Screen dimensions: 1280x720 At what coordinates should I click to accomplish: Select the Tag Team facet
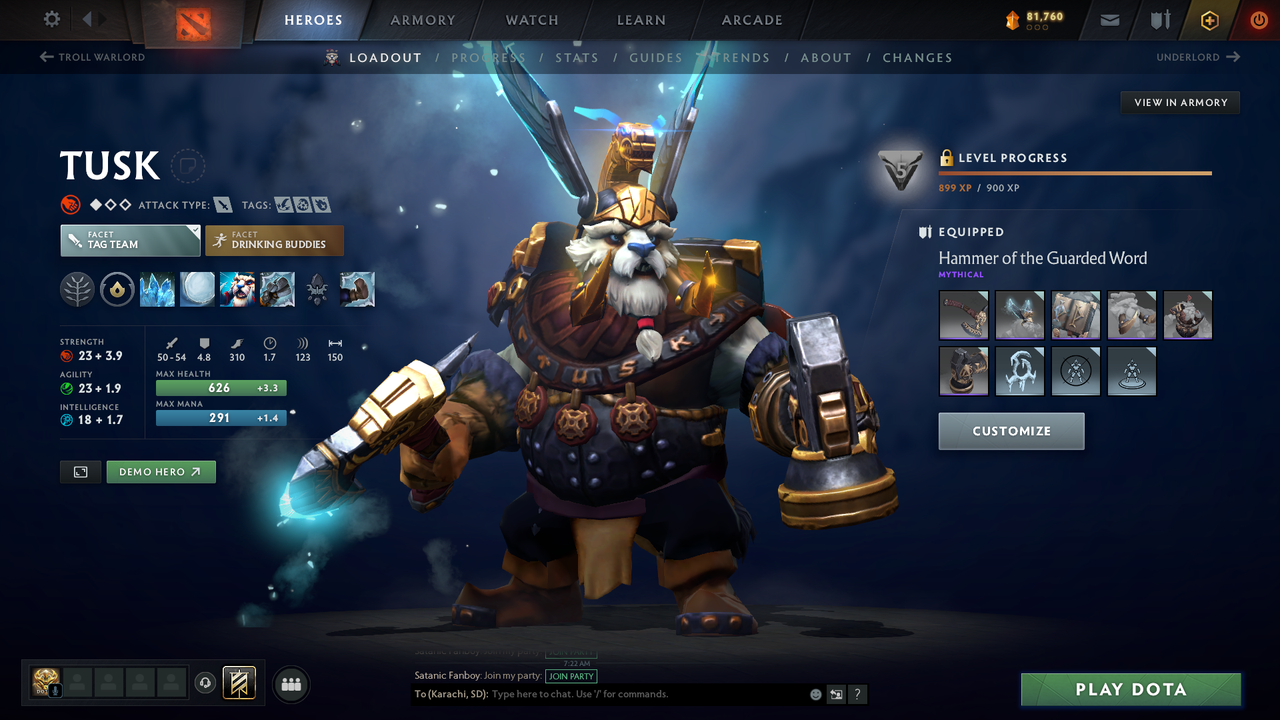click(x=130, y=240)
